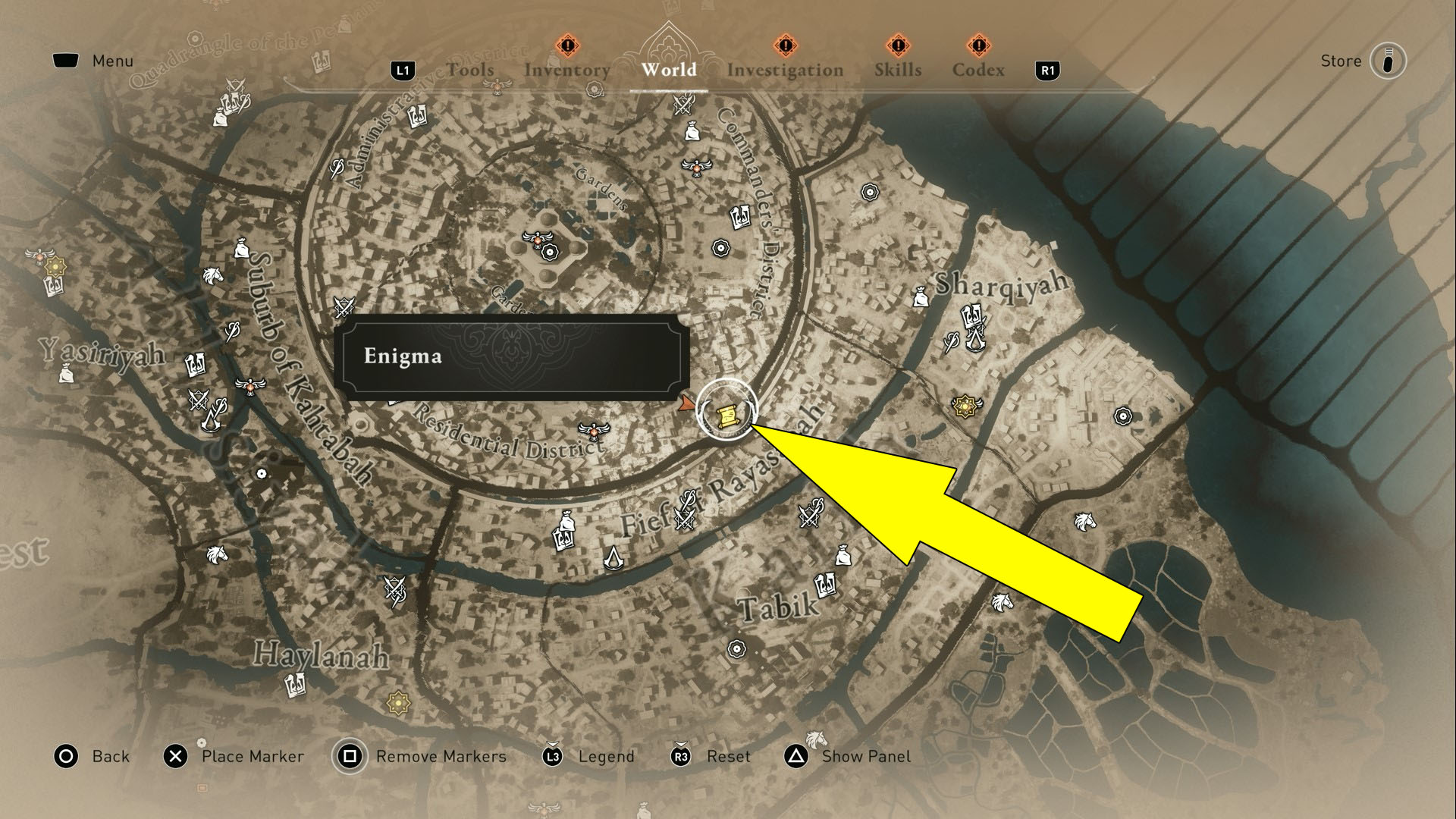Open the Tools tab
The image size is (1456, 819).
(472, 70)
